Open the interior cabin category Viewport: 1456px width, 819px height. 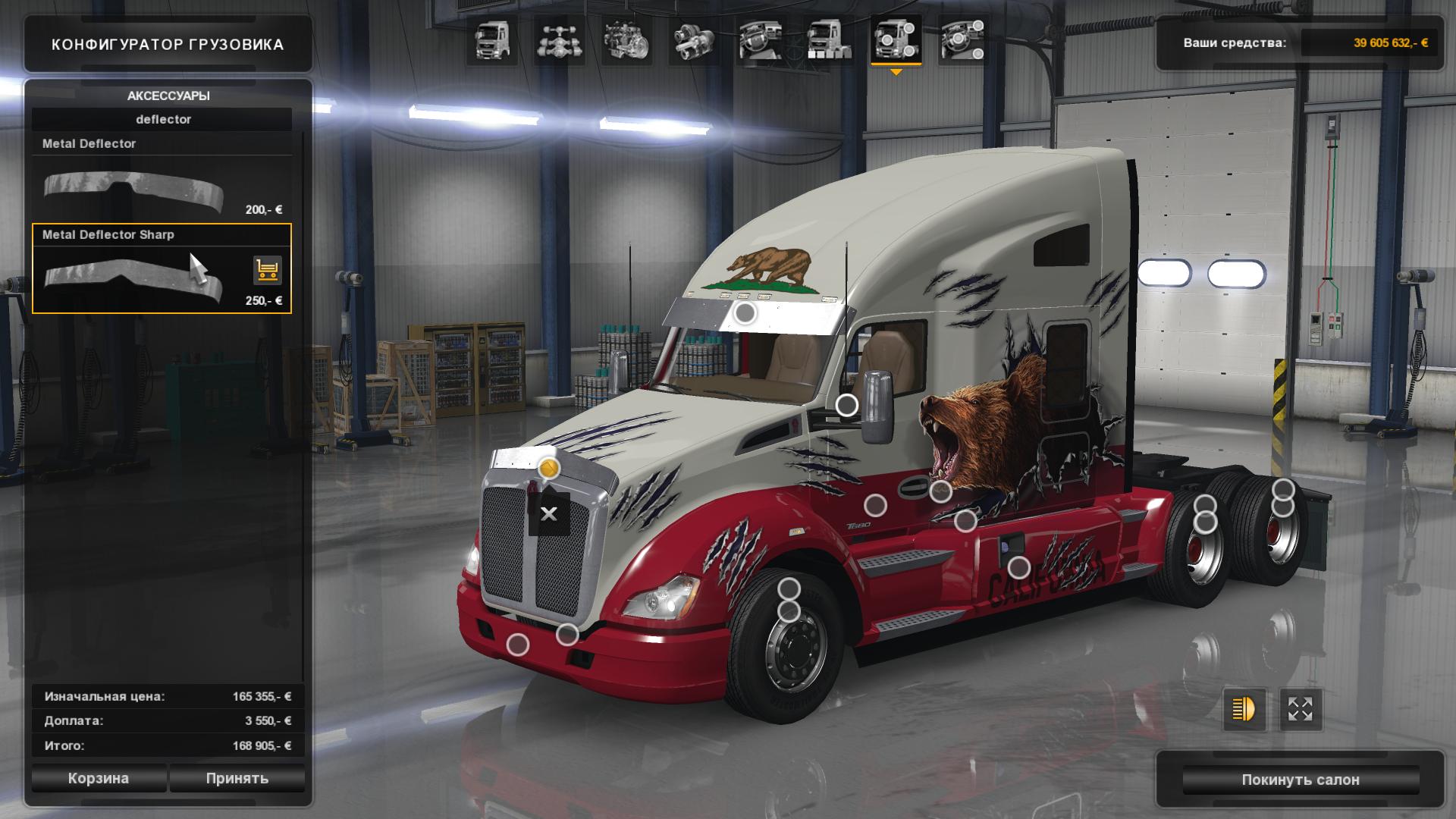pos(761,40)
